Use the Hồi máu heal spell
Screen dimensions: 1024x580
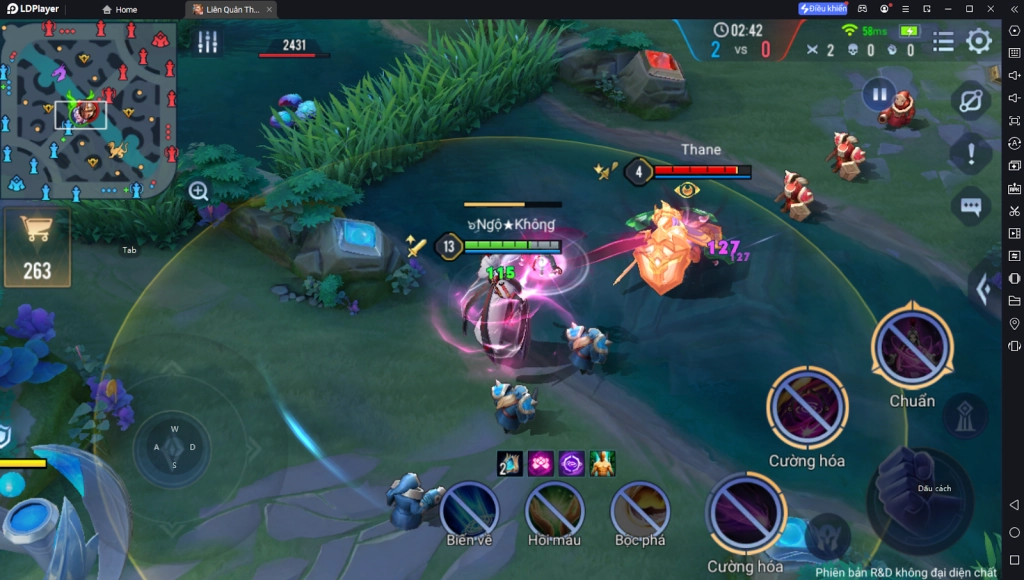point(554,508)
